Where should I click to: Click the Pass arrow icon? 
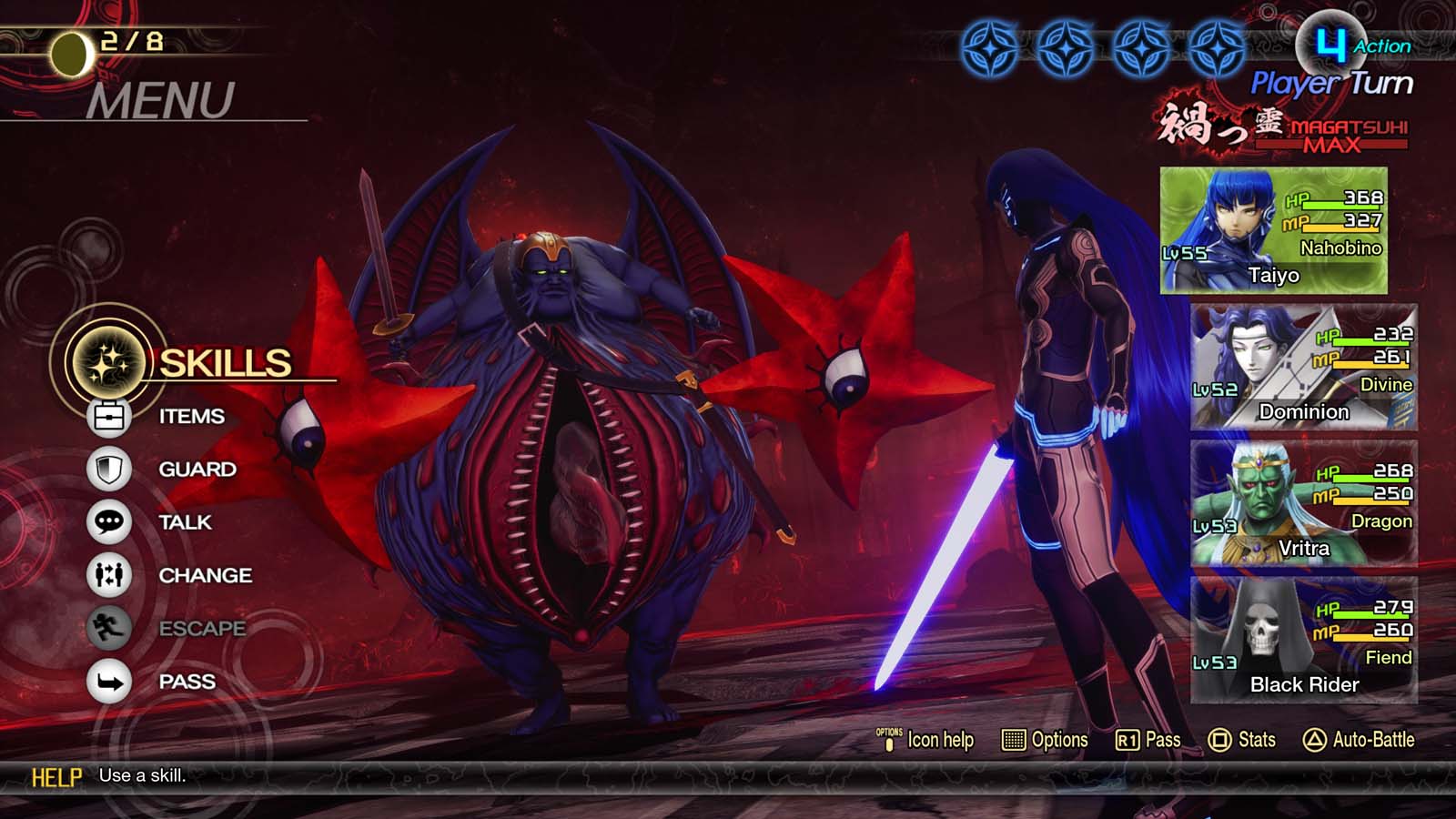tap(109, 681)
